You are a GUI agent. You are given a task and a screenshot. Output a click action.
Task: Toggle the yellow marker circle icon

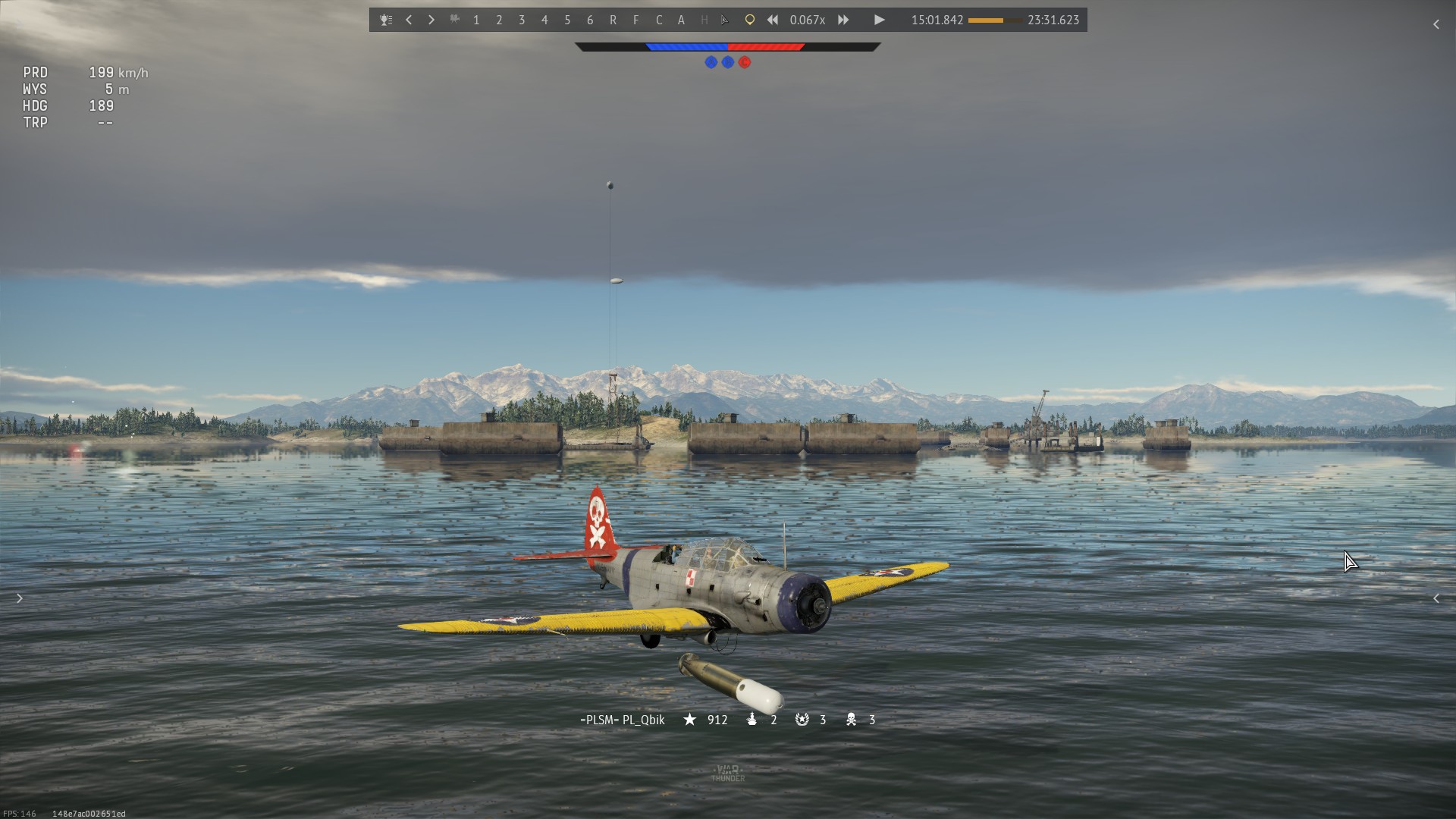(749, 20)
